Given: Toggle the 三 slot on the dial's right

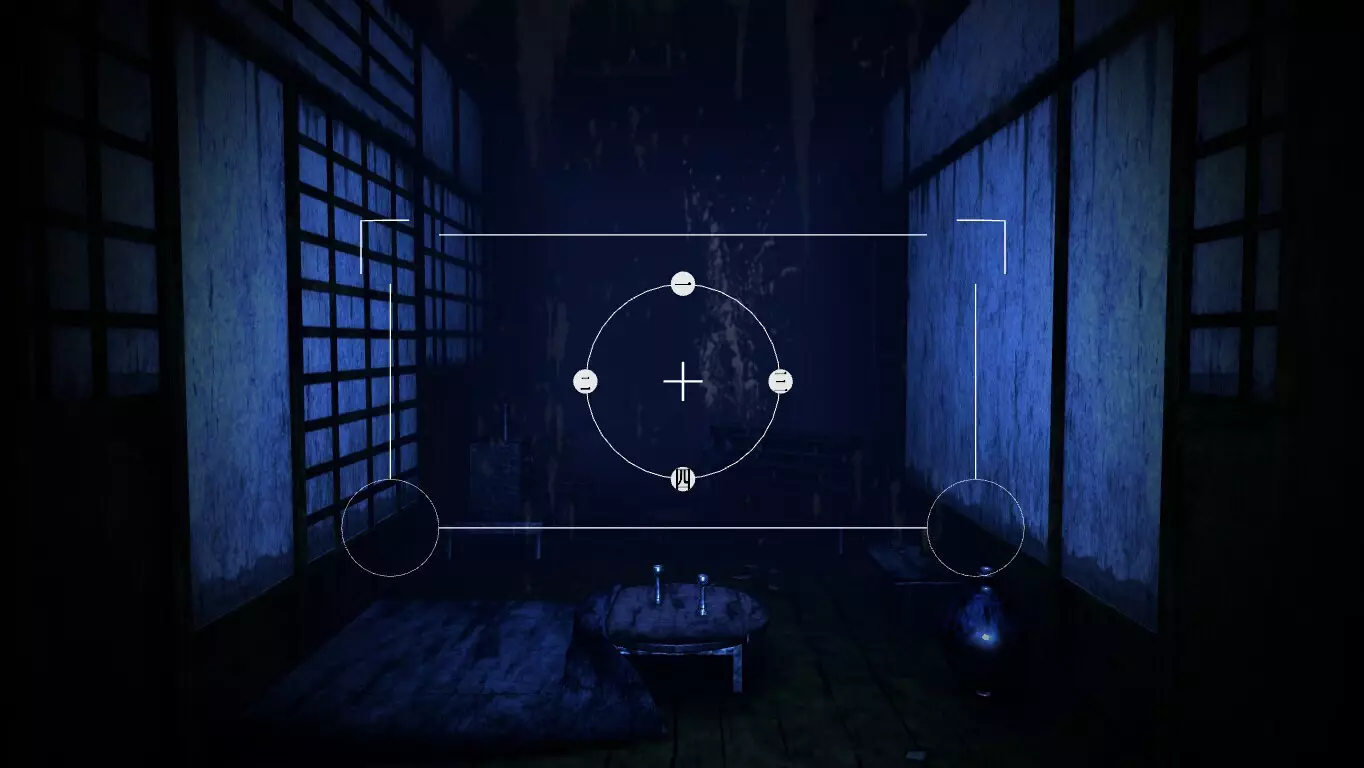Looking at the screenshot, I should coord(780,380).
